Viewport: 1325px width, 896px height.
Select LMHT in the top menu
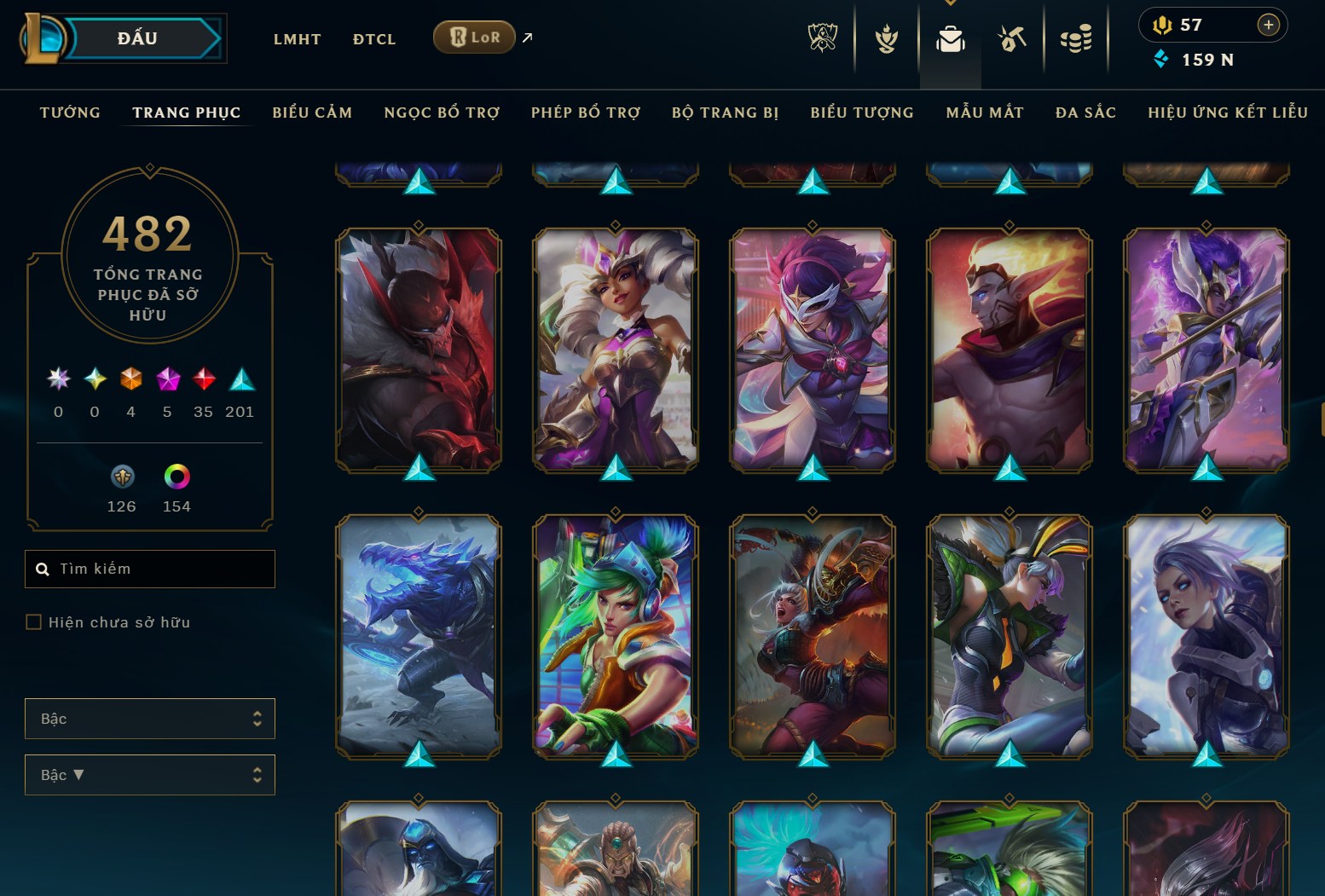tap(297, 38)
